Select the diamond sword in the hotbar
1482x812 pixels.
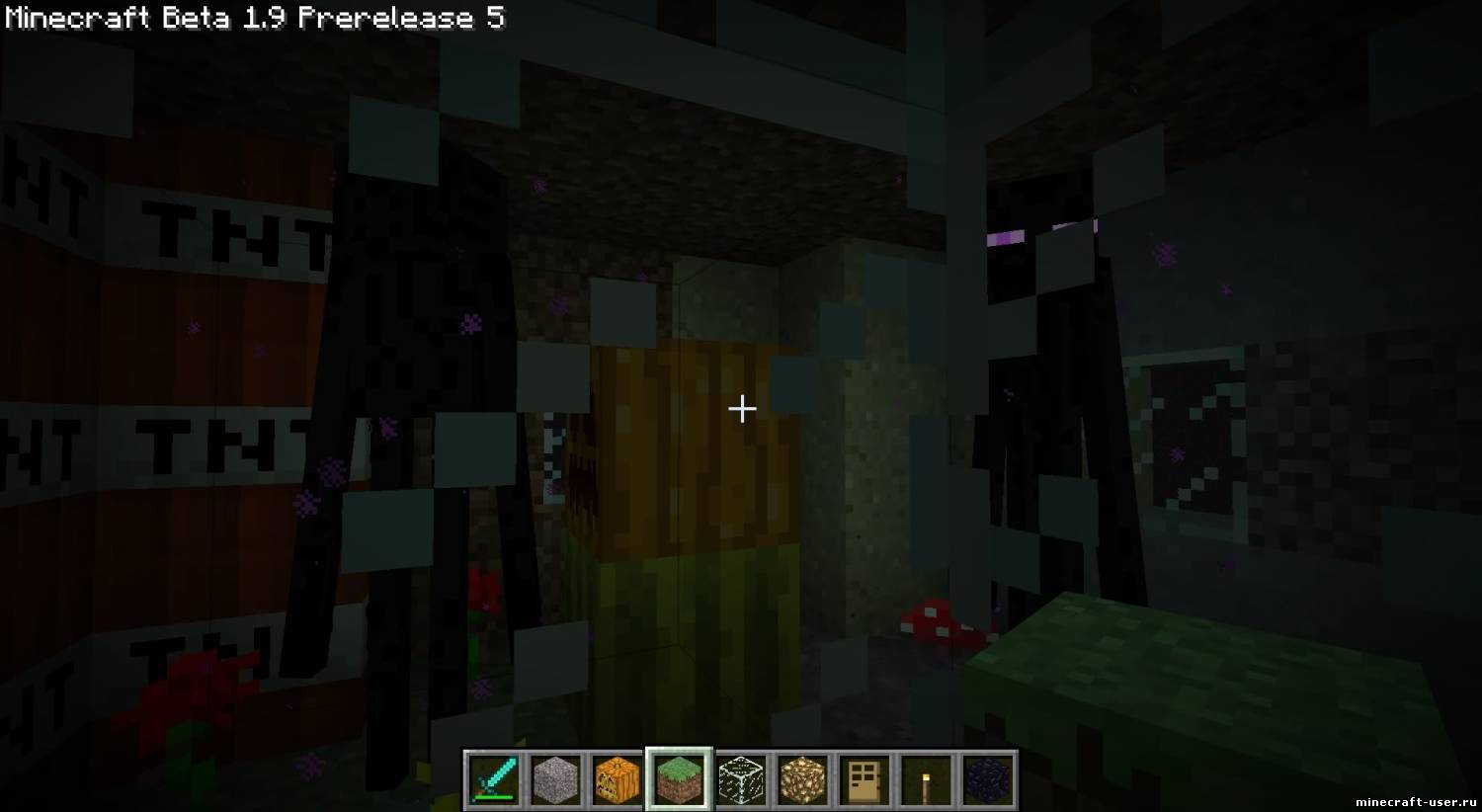click(495, 778)
